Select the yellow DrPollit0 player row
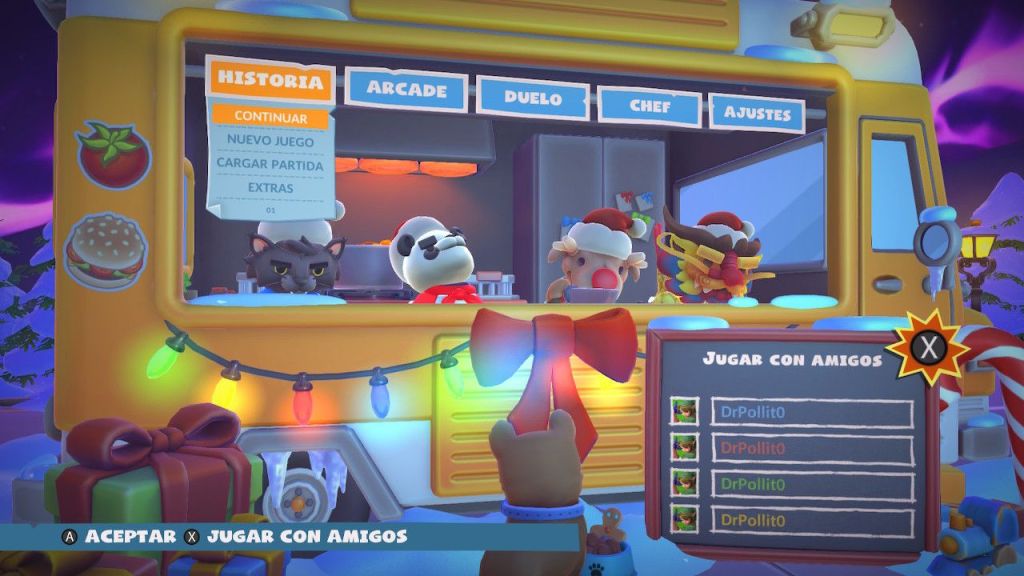 click(811, 520)
